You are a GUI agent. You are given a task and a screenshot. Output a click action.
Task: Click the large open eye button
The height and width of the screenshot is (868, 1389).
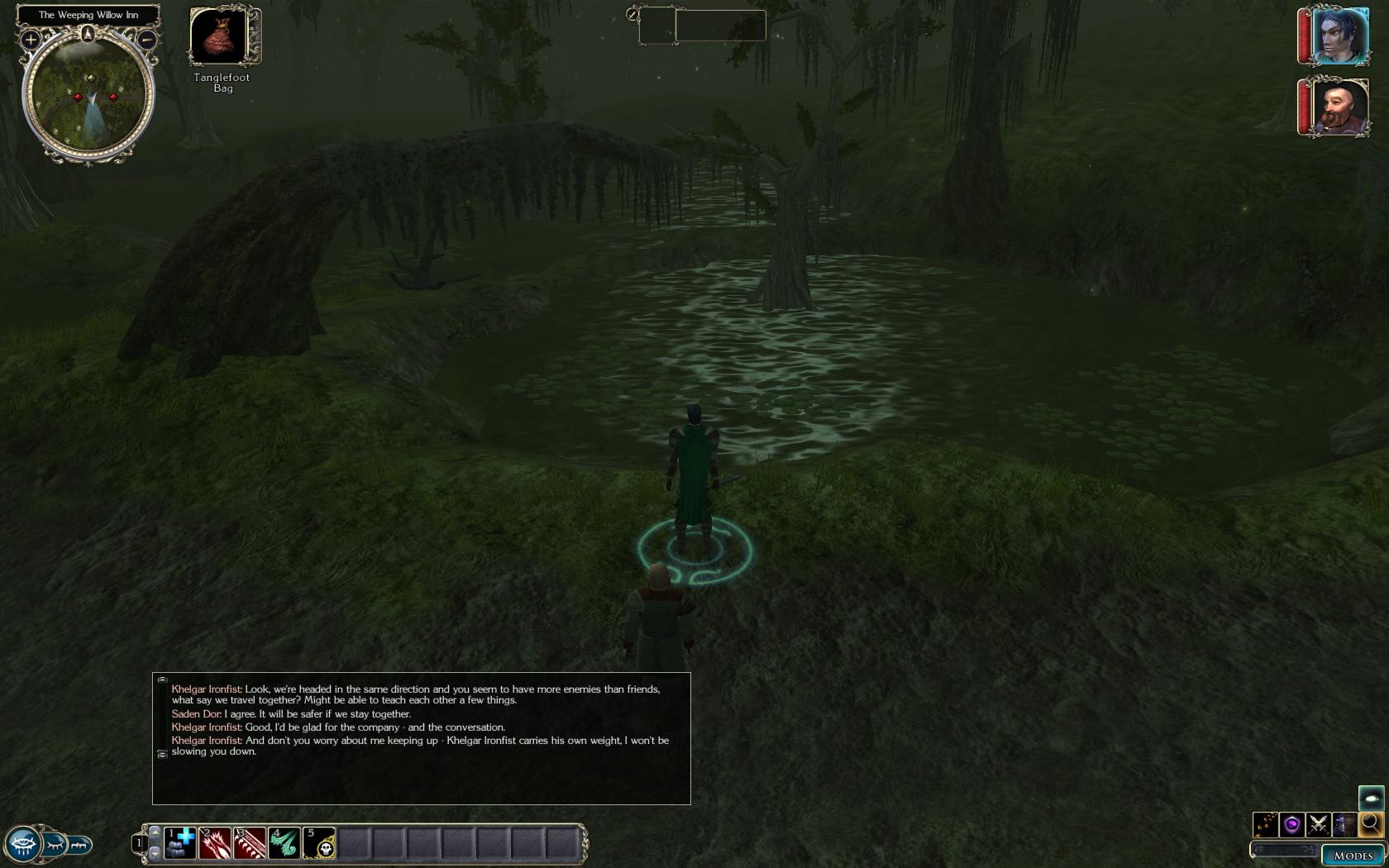click(x=22, y=845)
